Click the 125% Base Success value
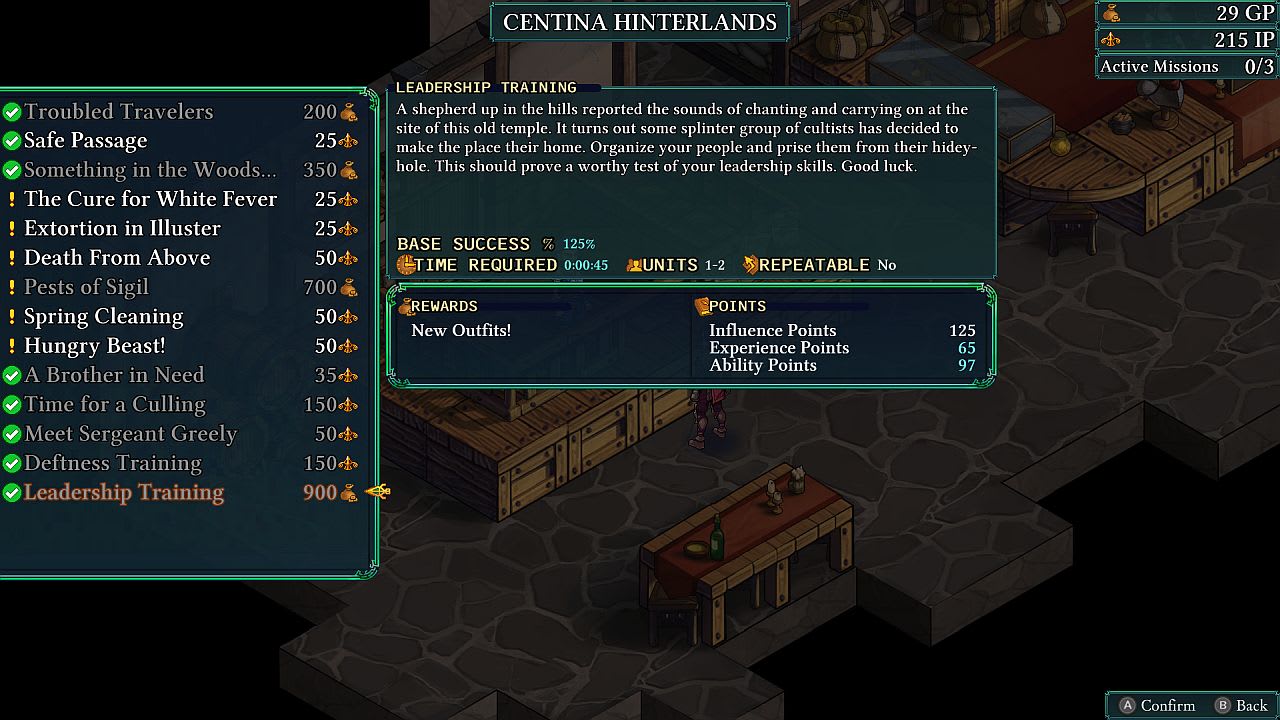1280x720 pixels. (x=577, y=243)
